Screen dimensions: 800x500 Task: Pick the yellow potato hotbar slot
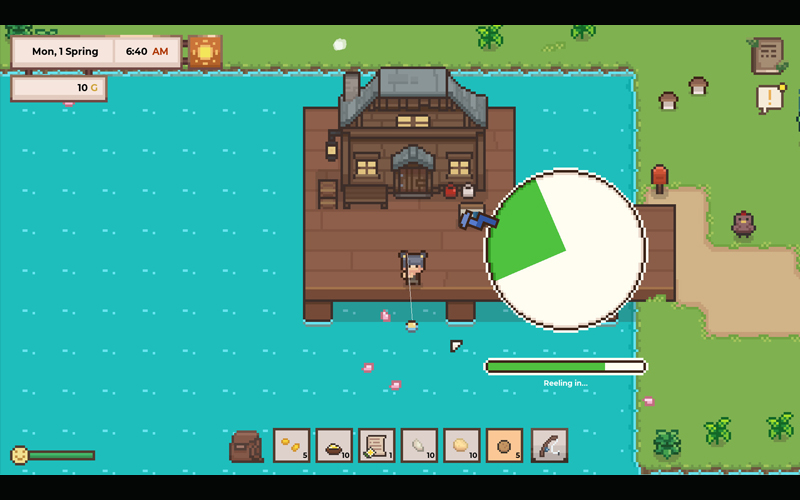463,445
